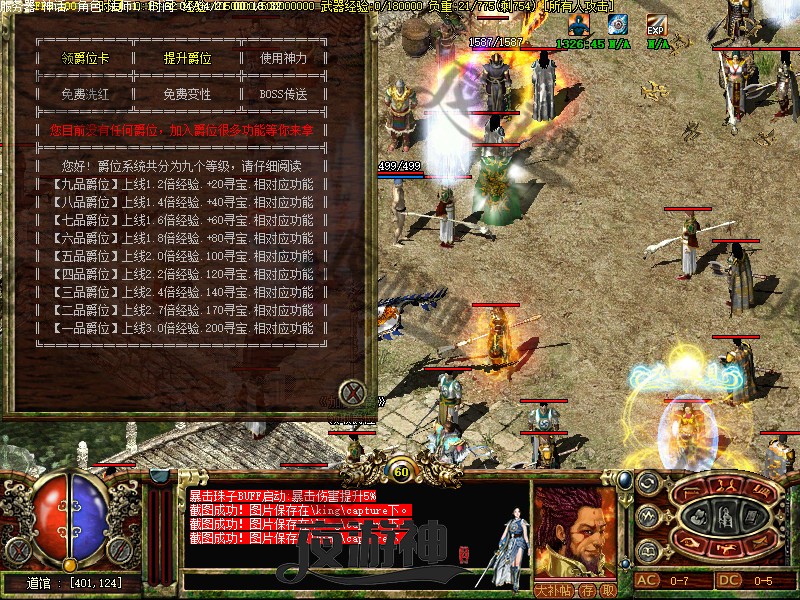Viewport: 800px width, 600px height.
Task: Choose 提升爵位 in the dialog
Action: coord(188,58)
